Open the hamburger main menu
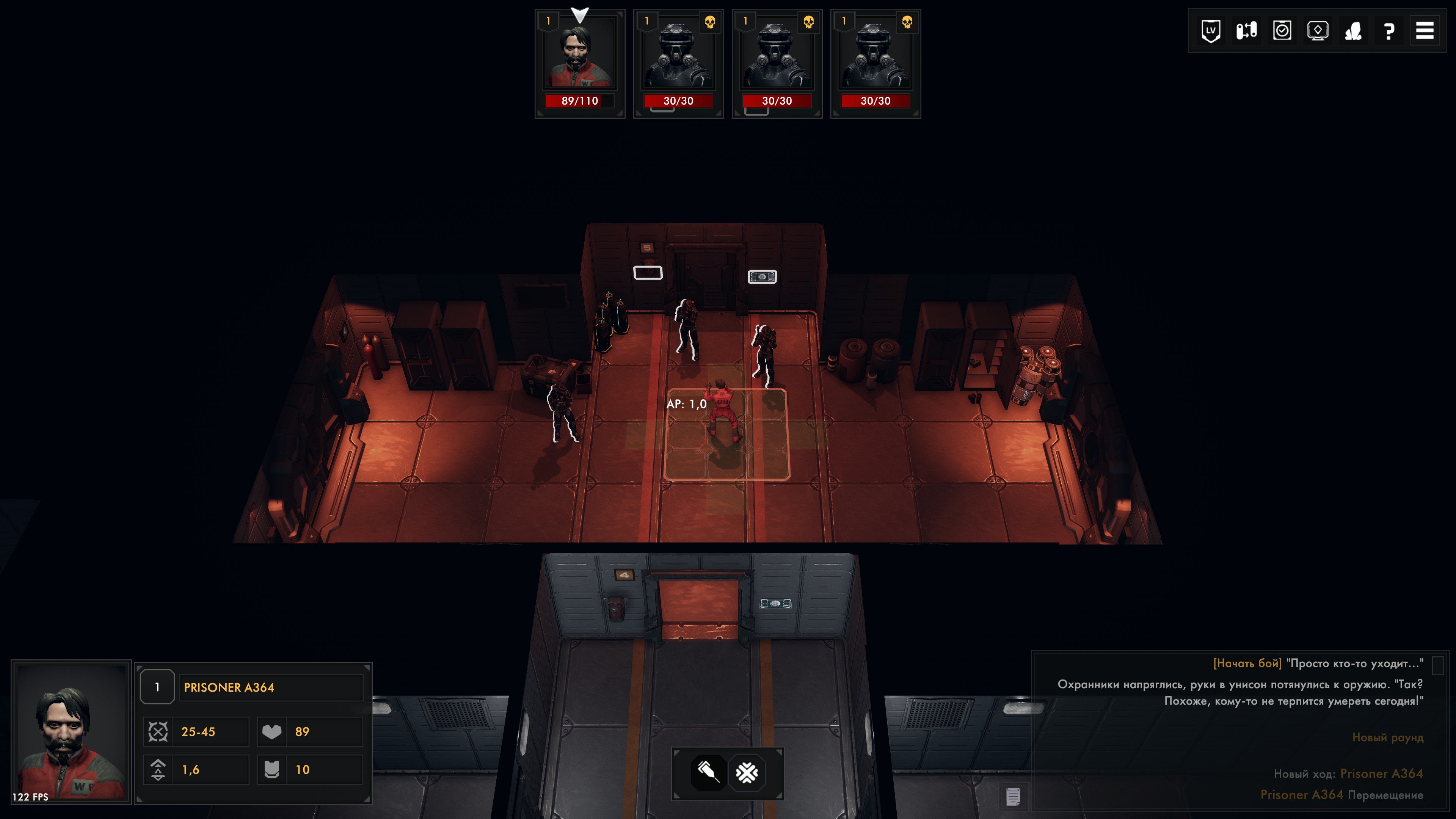 1425,30
